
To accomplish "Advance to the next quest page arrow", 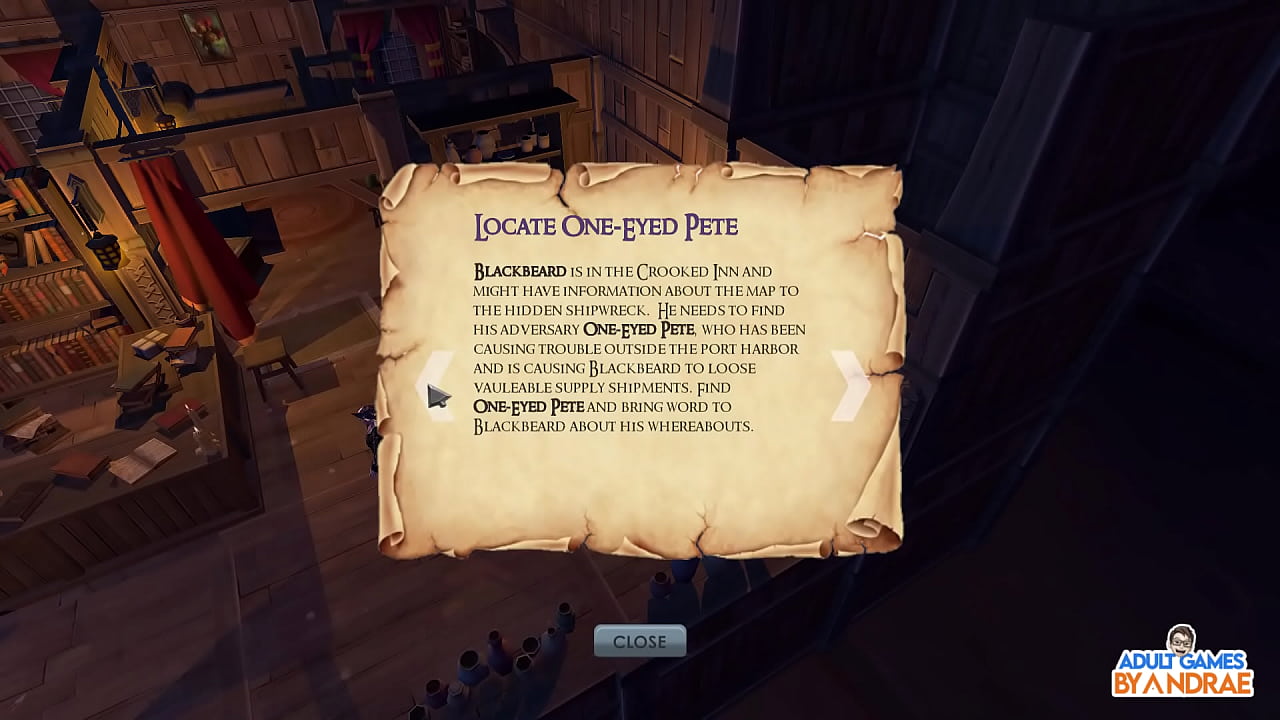I will click(849, 385).
